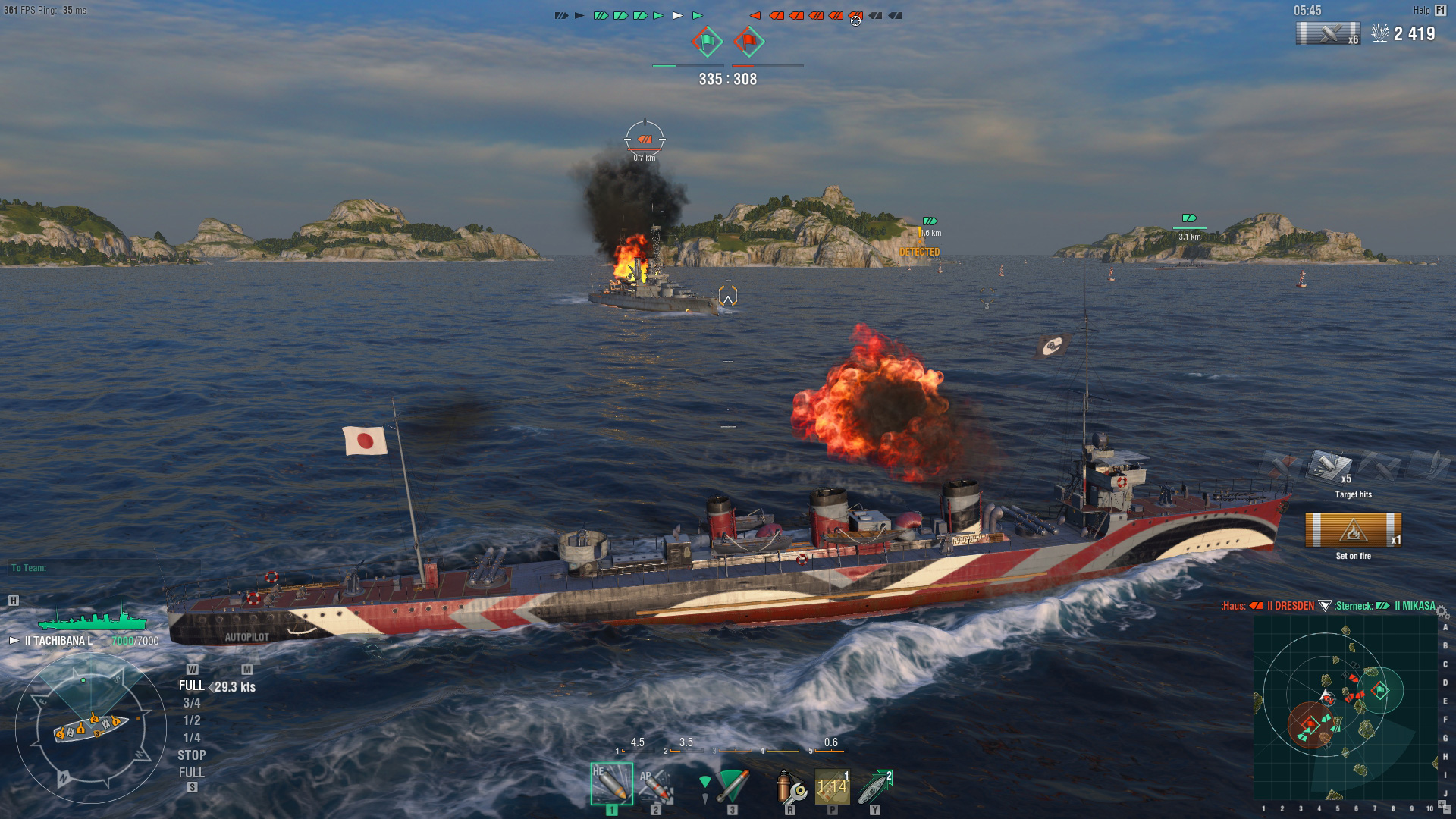Screen dimensions: 1456x819
Task: Click the smoke generator consumable on cooldown
Action: 832,787
